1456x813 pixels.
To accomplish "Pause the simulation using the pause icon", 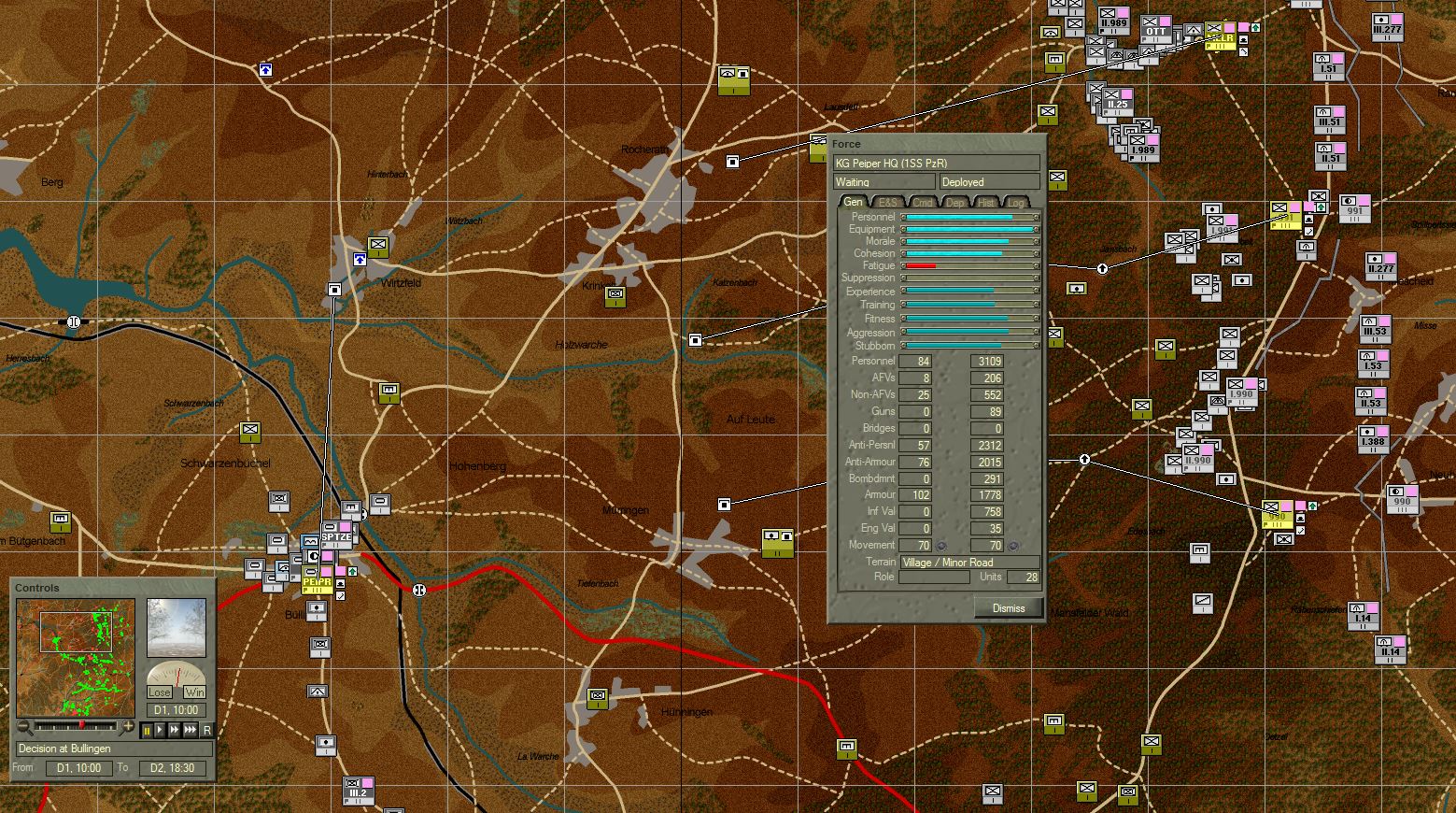I will [146, 731].
